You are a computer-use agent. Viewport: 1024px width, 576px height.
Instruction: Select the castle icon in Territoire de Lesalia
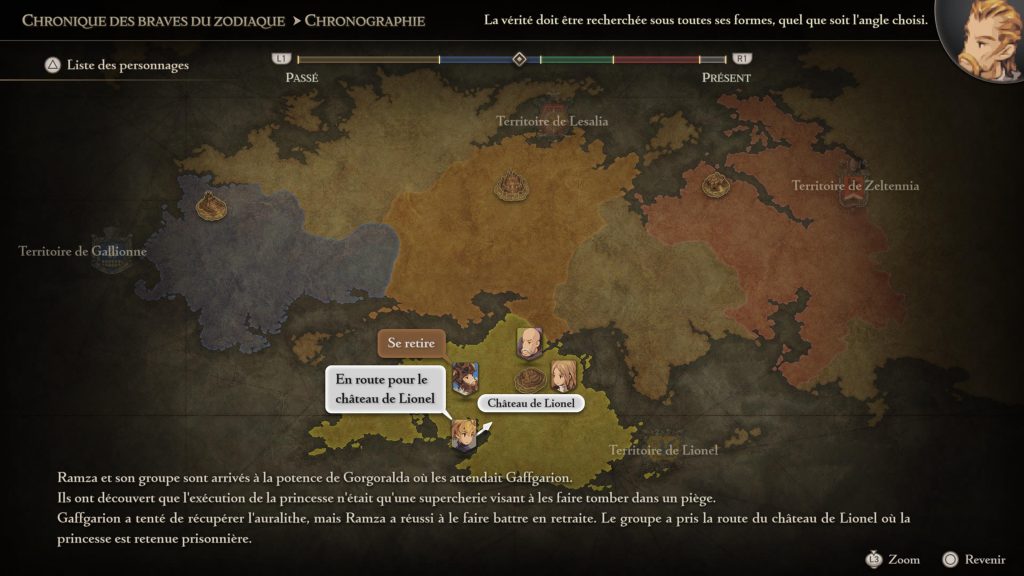[x=512, y=185]
